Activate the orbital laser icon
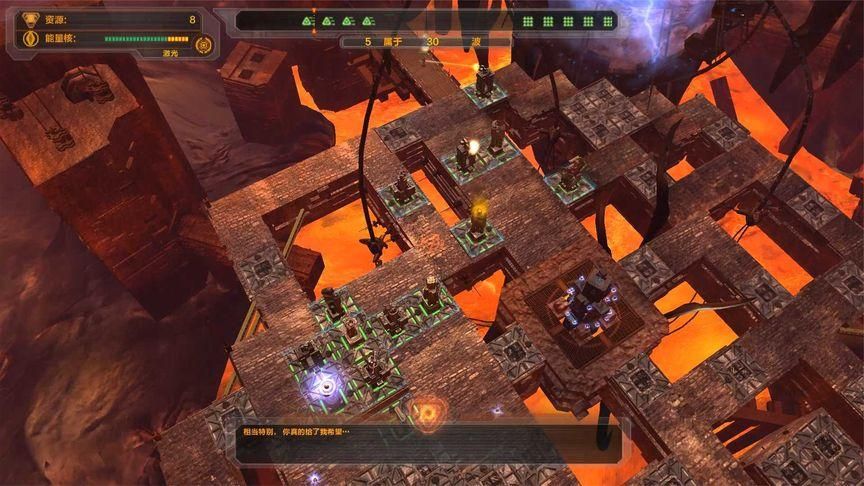Image resolution: width=864 pixels, height=486 pixels. 204,44
